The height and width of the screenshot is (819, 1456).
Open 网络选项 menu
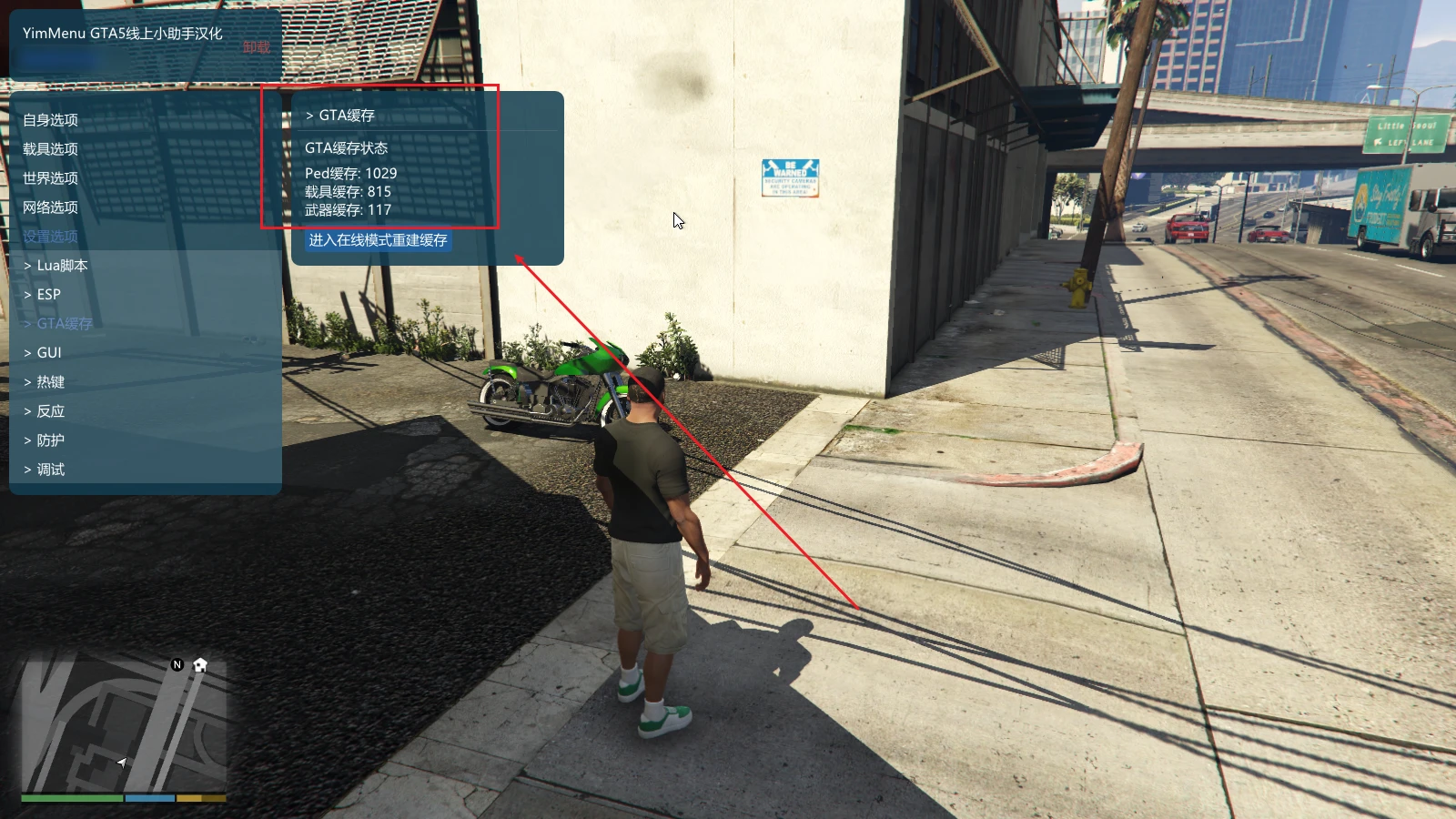51,207
